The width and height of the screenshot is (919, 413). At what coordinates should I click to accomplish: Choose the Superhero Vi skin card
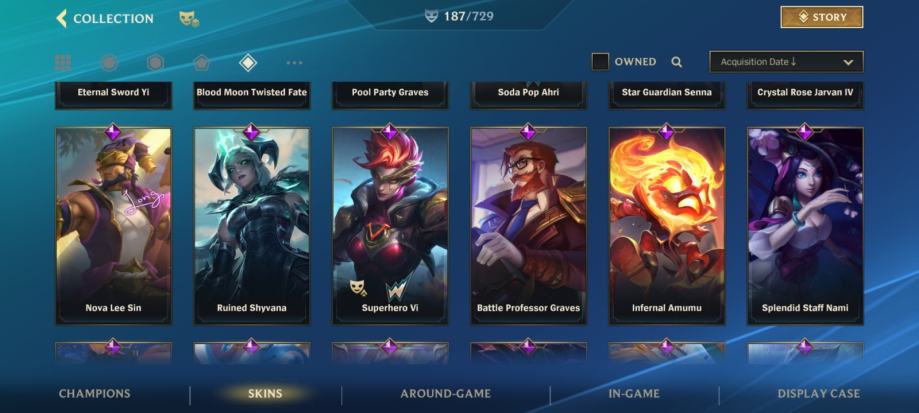pos(390,225)
